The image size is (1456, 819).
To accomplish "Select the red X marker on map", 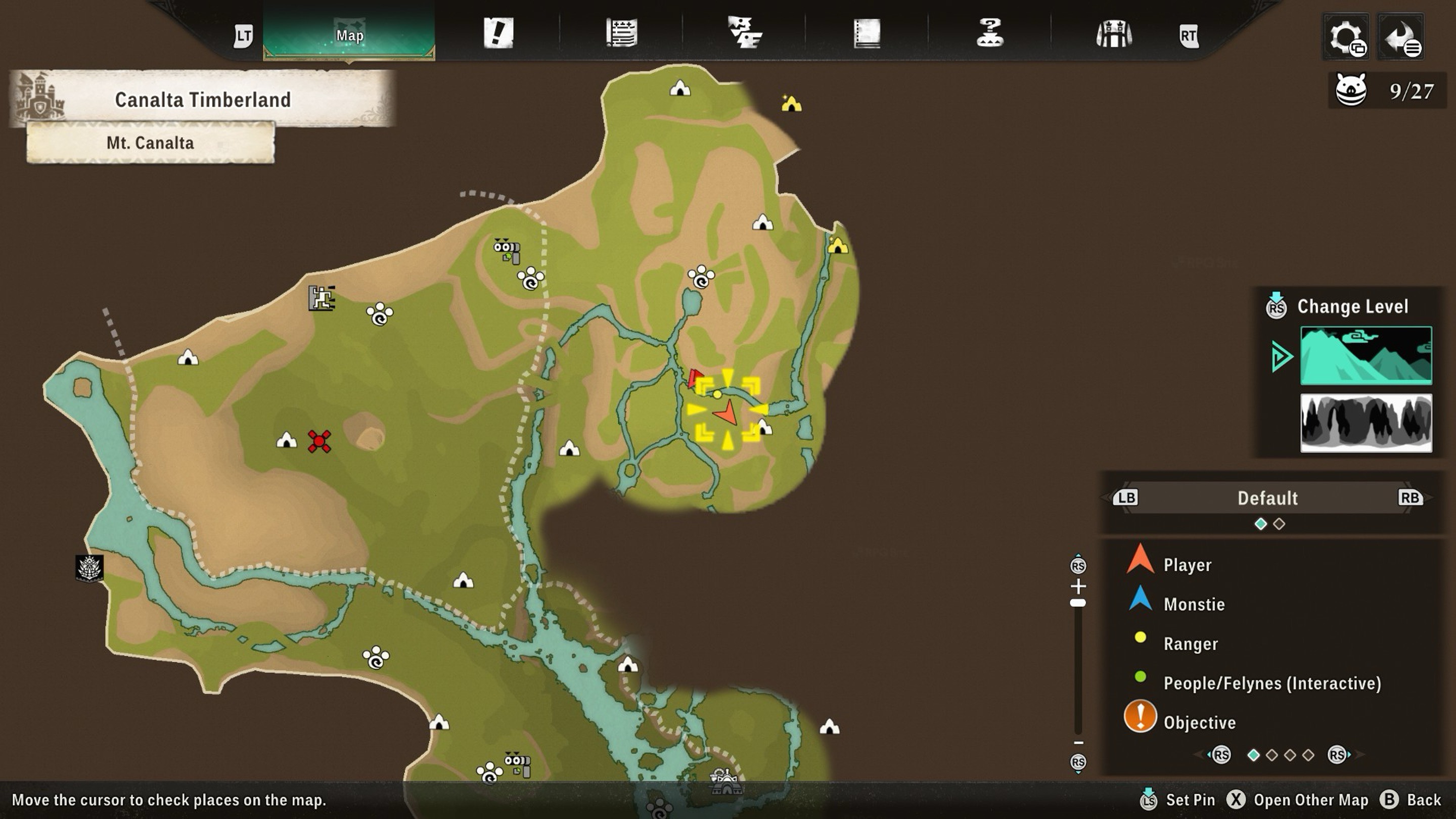I will point(320,441).
